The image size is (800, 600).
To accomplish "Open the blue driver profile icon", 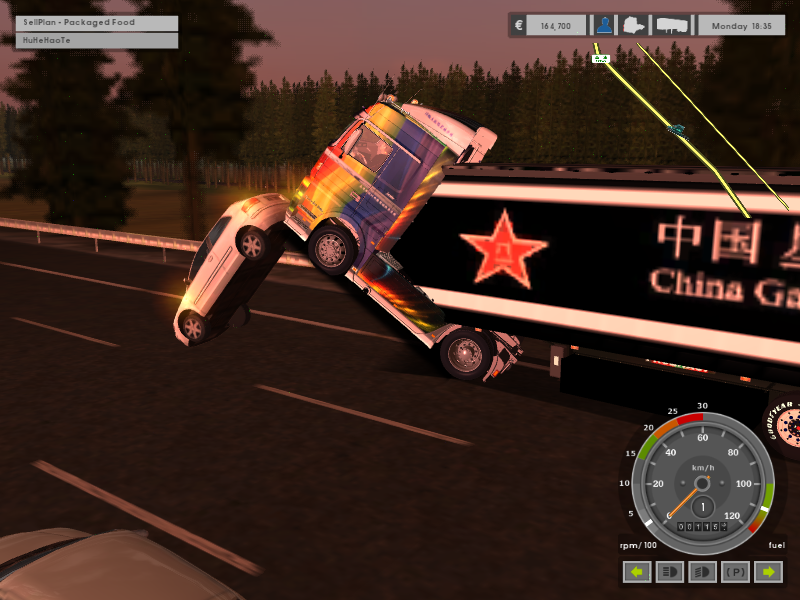I will pyautogui.click(x=604, y=25).
